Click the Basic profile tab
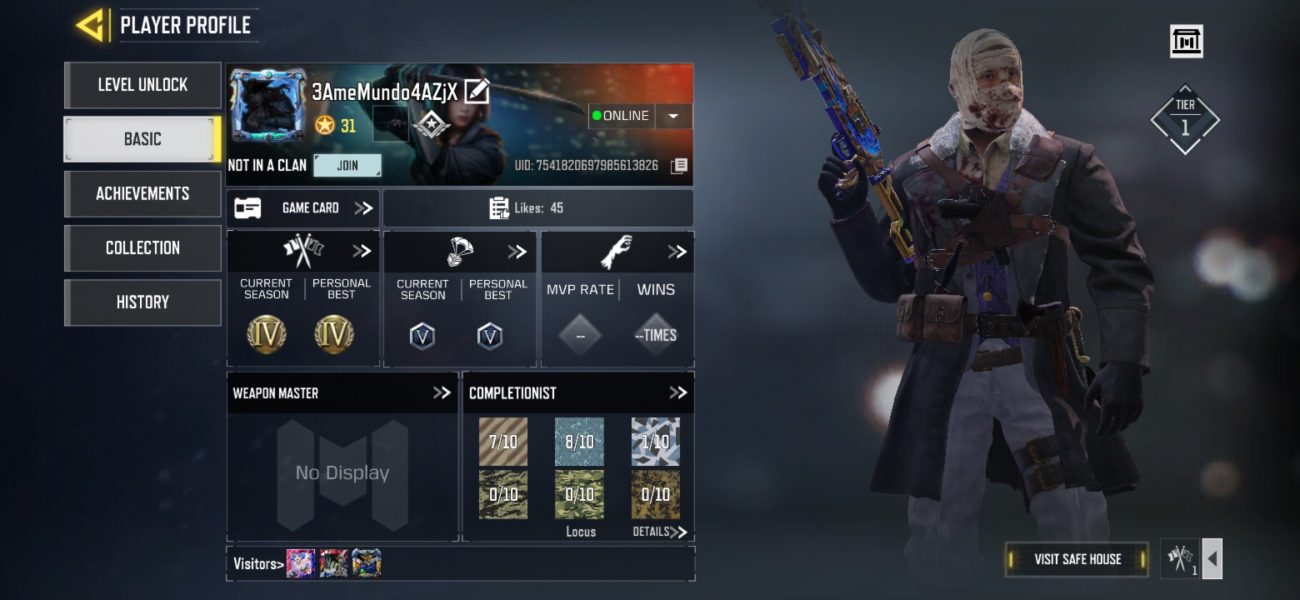 pyautogui.click(x=142, y=139)
